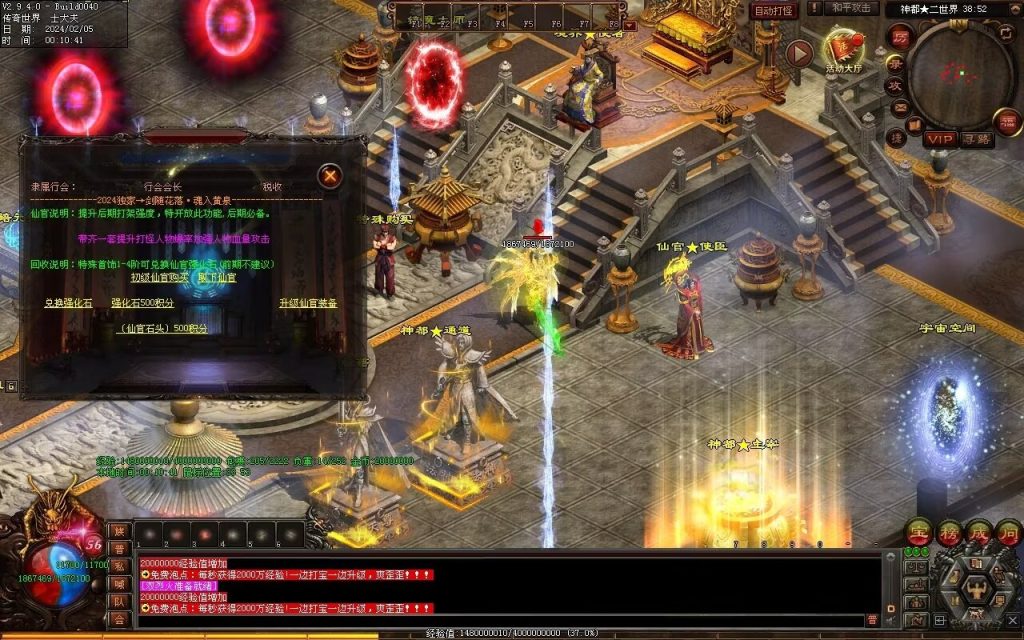Click the minimap refresh arrows icon

coord(1004,33)
